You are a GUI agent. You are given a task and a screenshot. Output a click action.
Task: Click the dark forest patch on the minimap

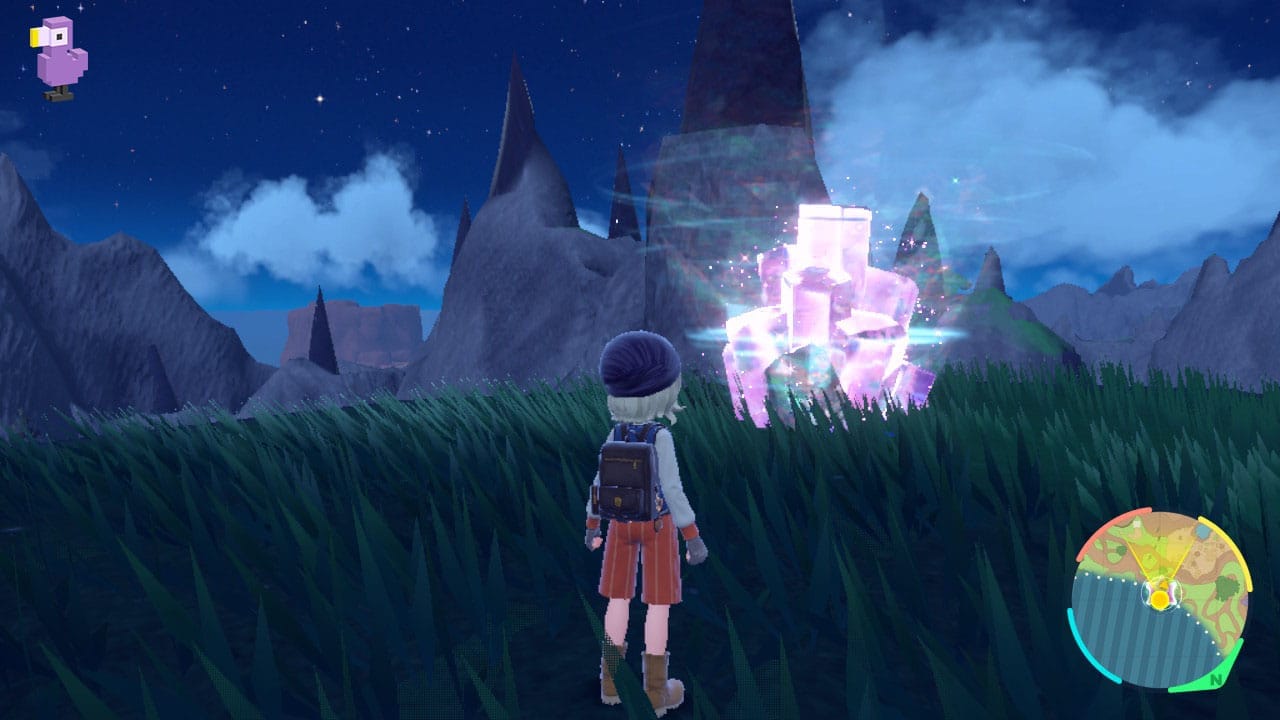[1226, 588]
